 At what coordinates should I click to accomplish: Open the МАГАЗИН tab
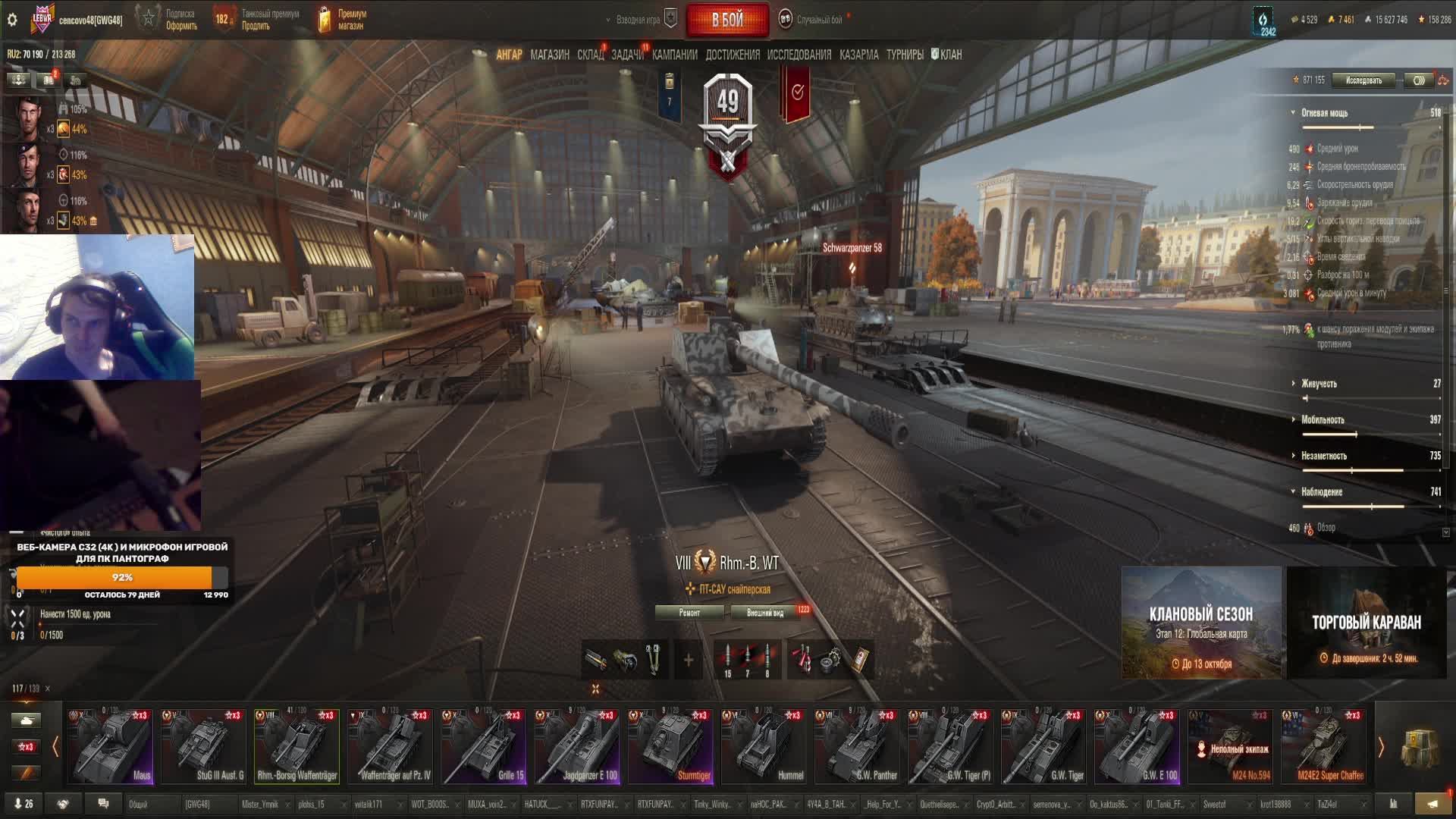pyautogui.click(x=550, y=55)
